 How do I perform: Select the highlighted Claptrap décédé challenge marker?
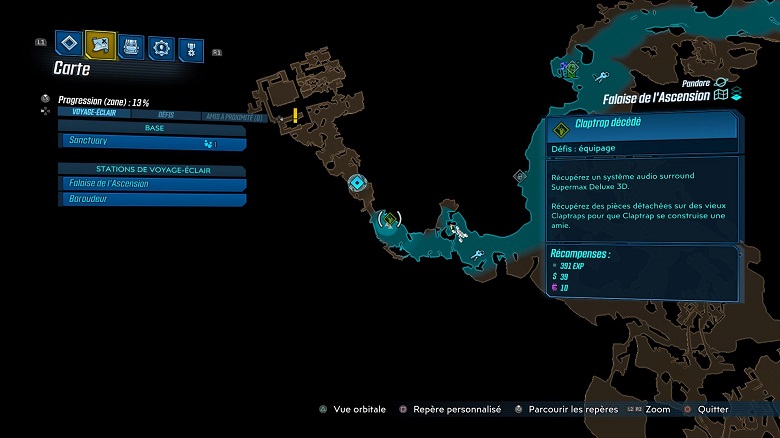[x=389, y=219]
